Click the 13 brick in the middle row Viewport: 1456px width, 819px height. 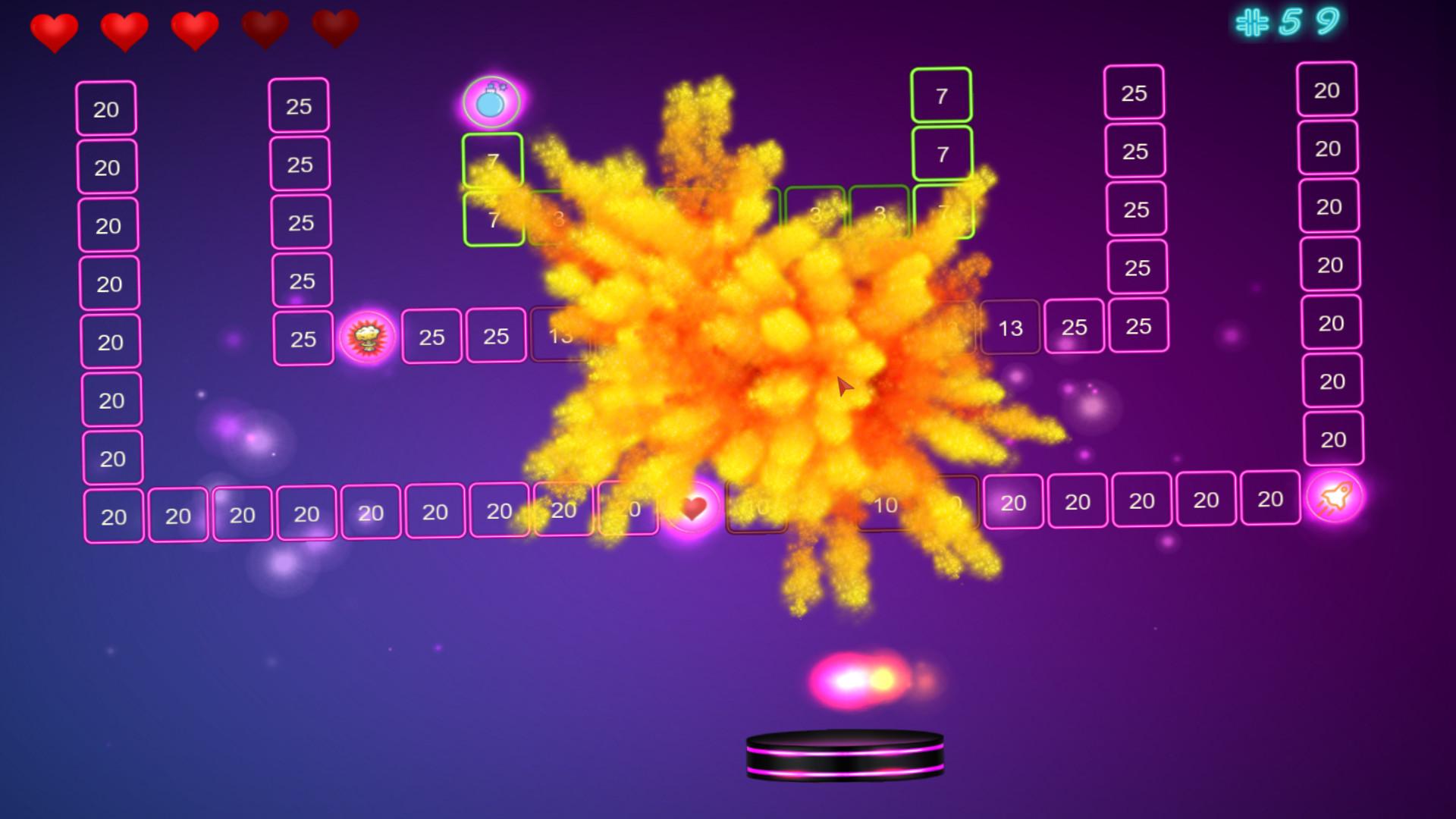1011,328
